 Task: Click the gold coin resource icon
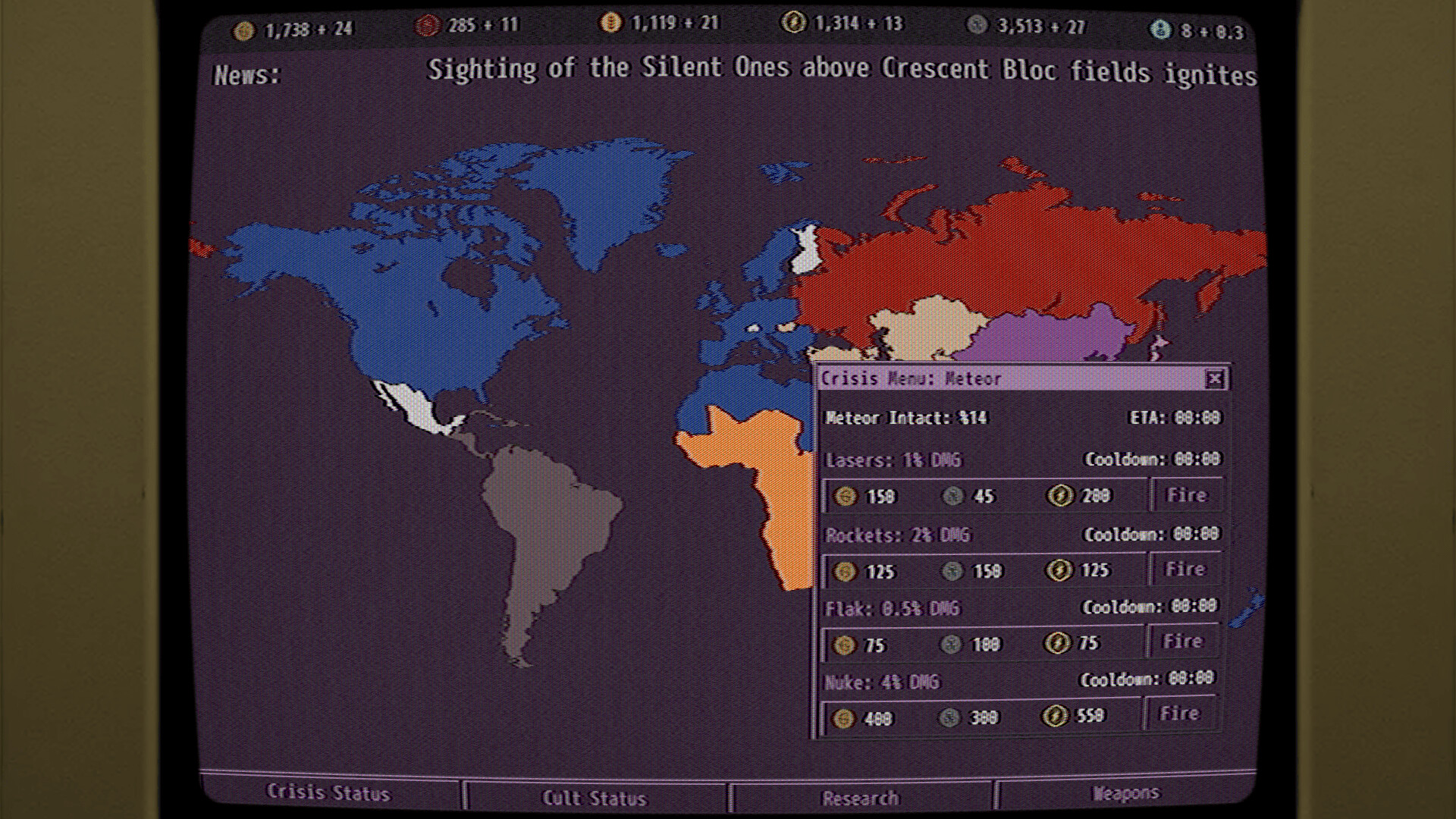point(243,26)
